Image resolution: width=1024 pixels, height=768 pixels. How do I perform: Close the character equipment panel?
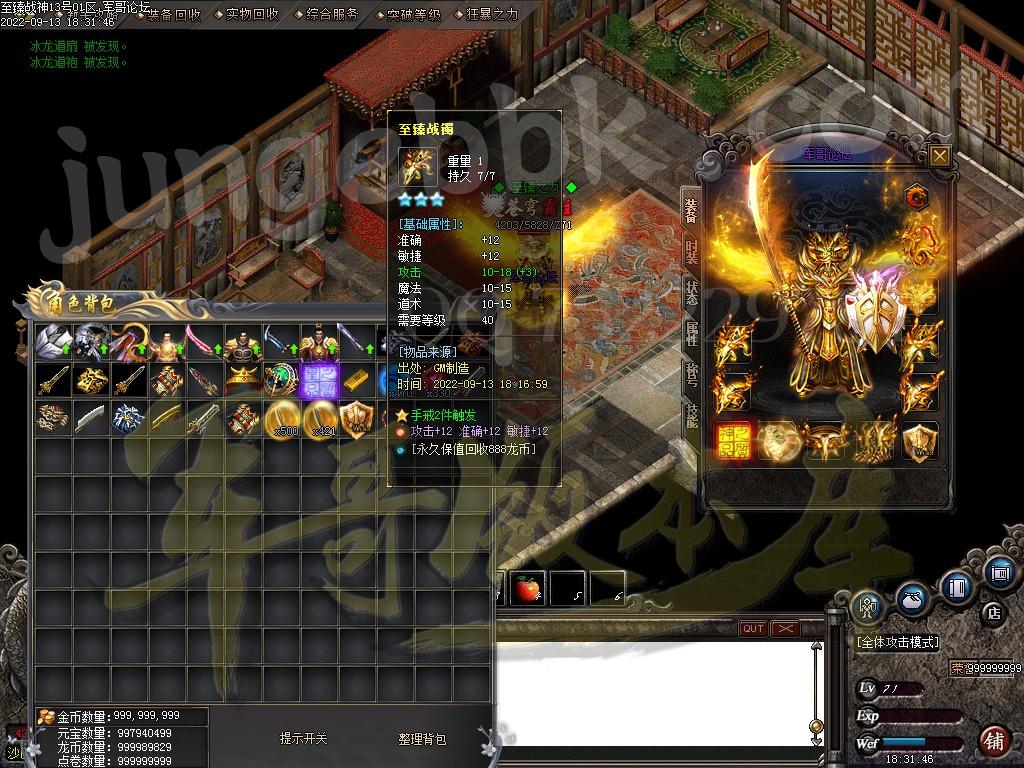(x=939, y=155)
